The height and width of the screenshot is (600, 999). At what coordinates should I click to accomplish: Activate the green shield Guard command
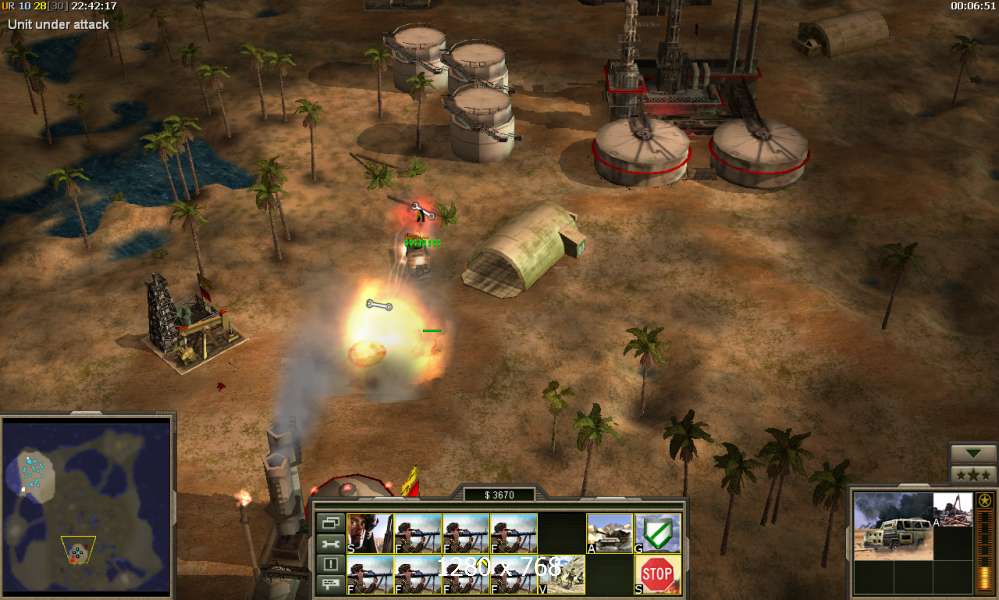[656, 533]
